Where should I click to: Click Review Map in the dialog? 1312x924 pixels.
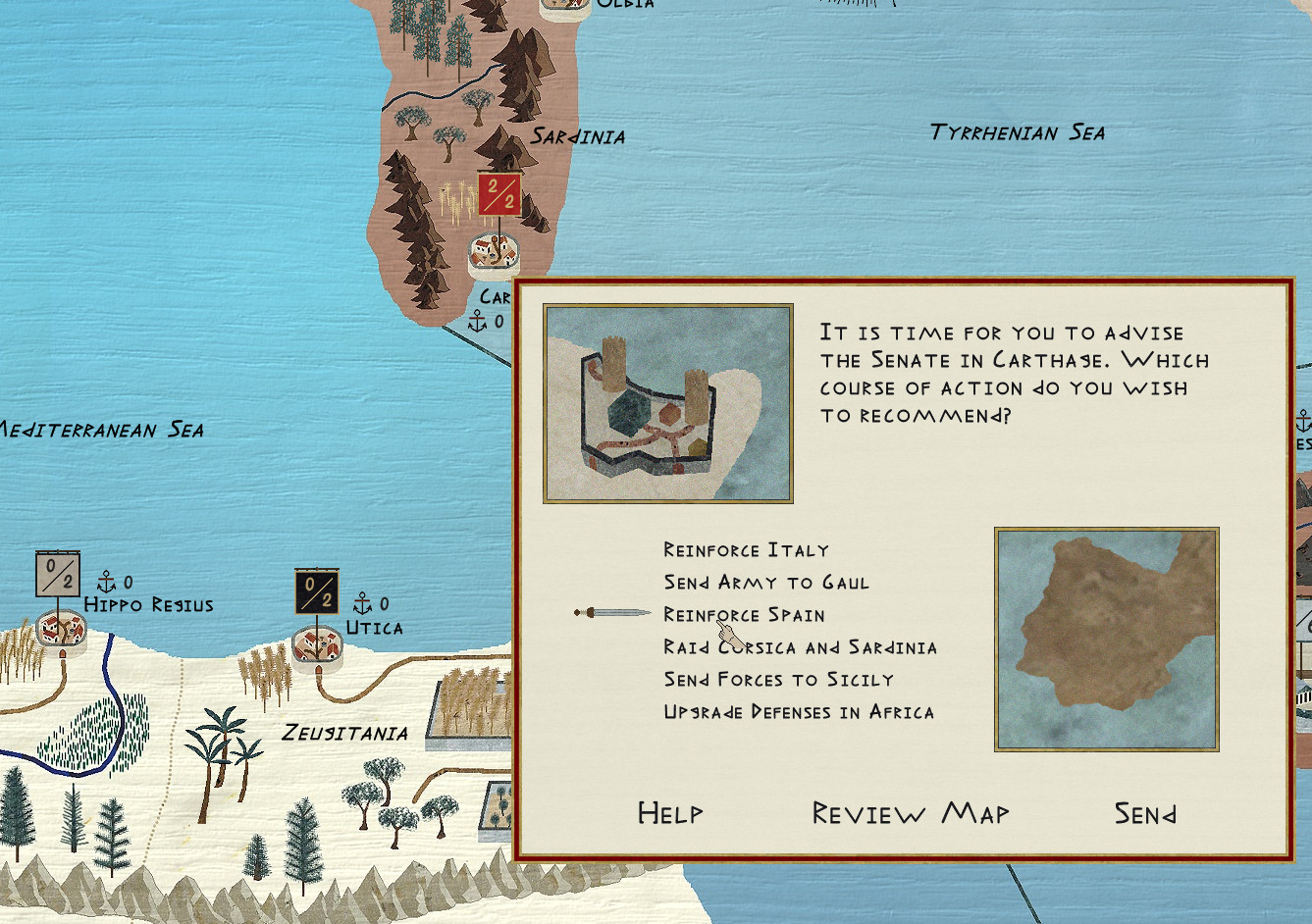(x=910, y=813)
